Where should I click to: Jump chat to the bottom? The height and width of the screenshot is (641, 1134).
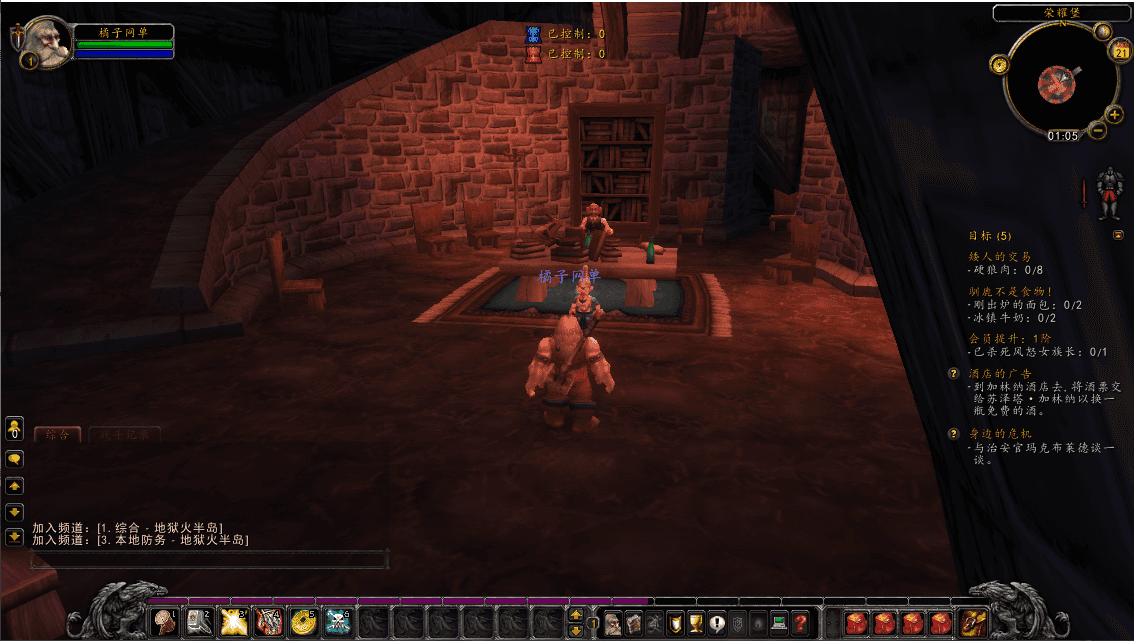[x=15, y=537]
